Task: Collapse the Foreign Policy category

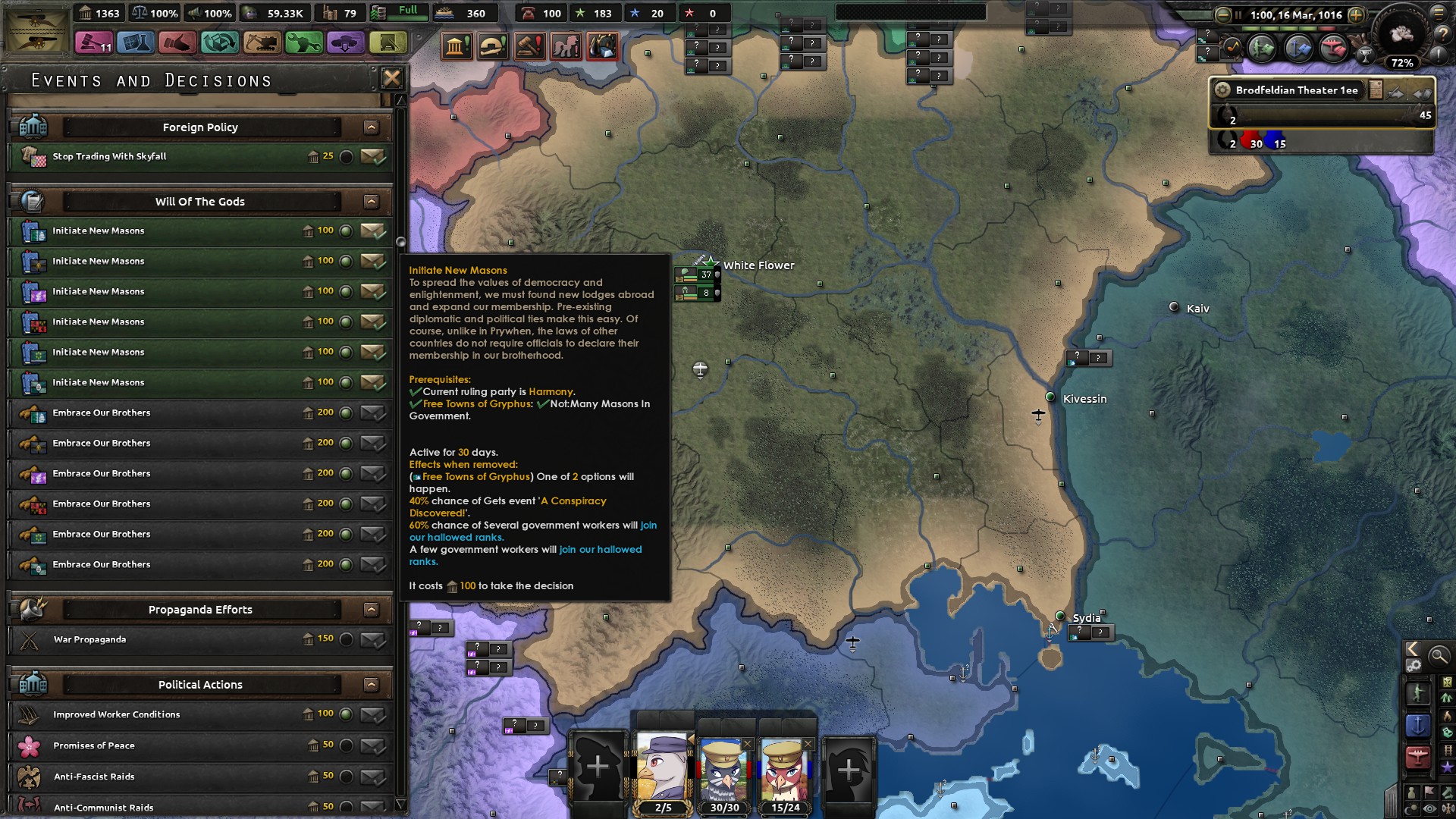Action: [x=371, y=127]
